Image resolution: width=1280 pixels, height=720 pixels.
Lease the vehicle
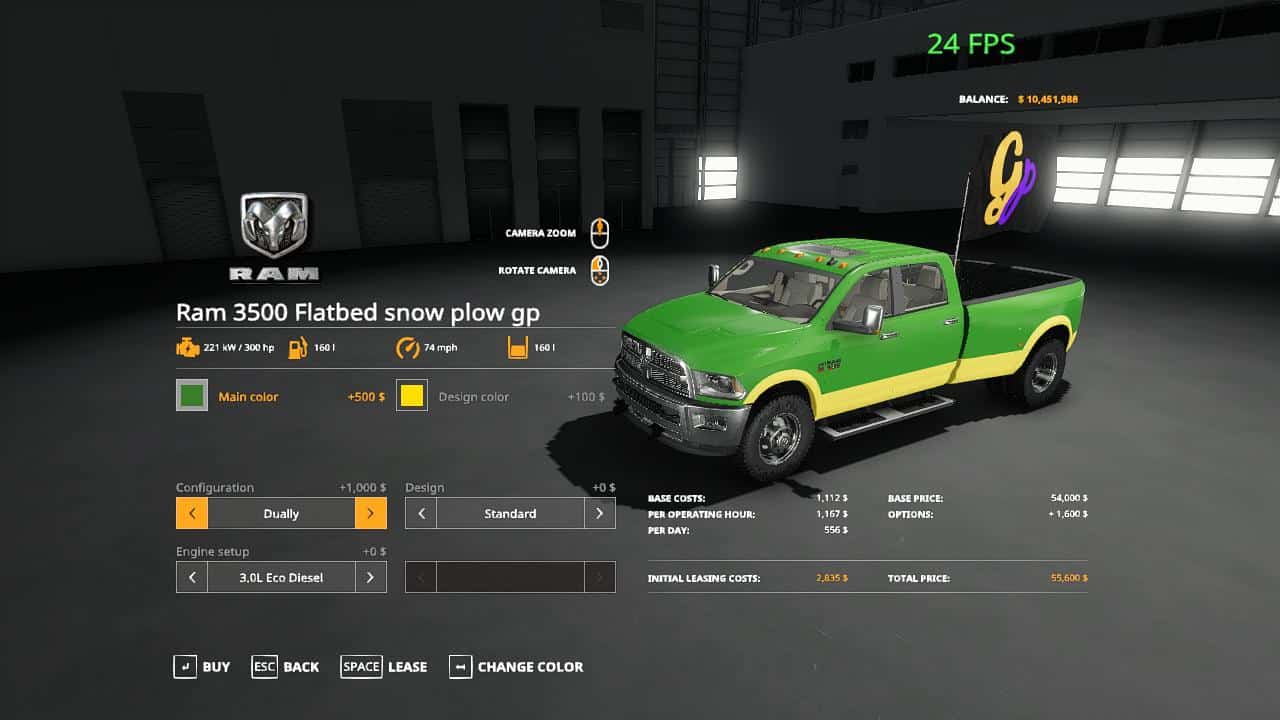pos(384,667)
